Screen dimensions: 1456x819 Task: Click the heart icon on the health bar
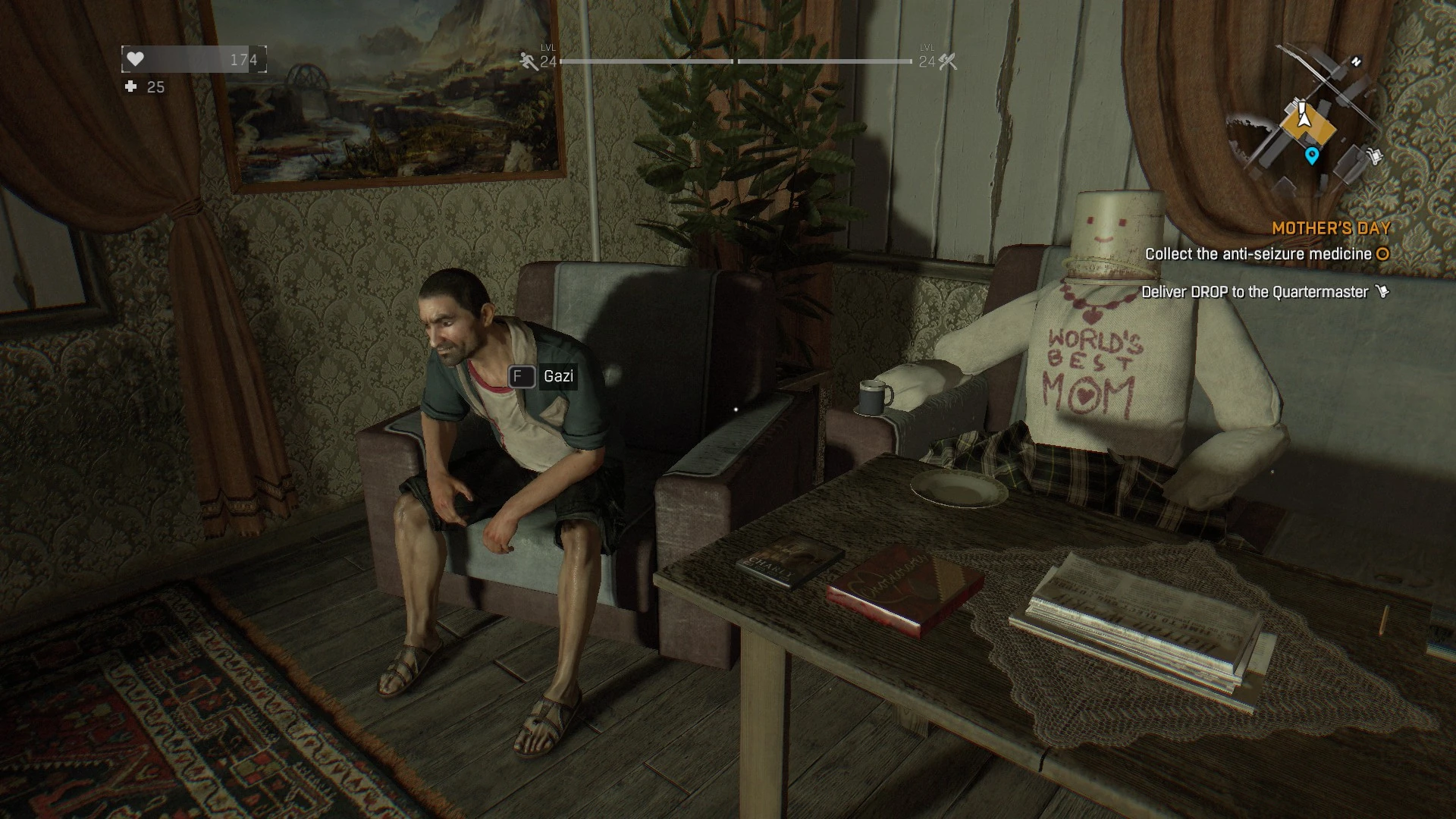pos(135,58)
